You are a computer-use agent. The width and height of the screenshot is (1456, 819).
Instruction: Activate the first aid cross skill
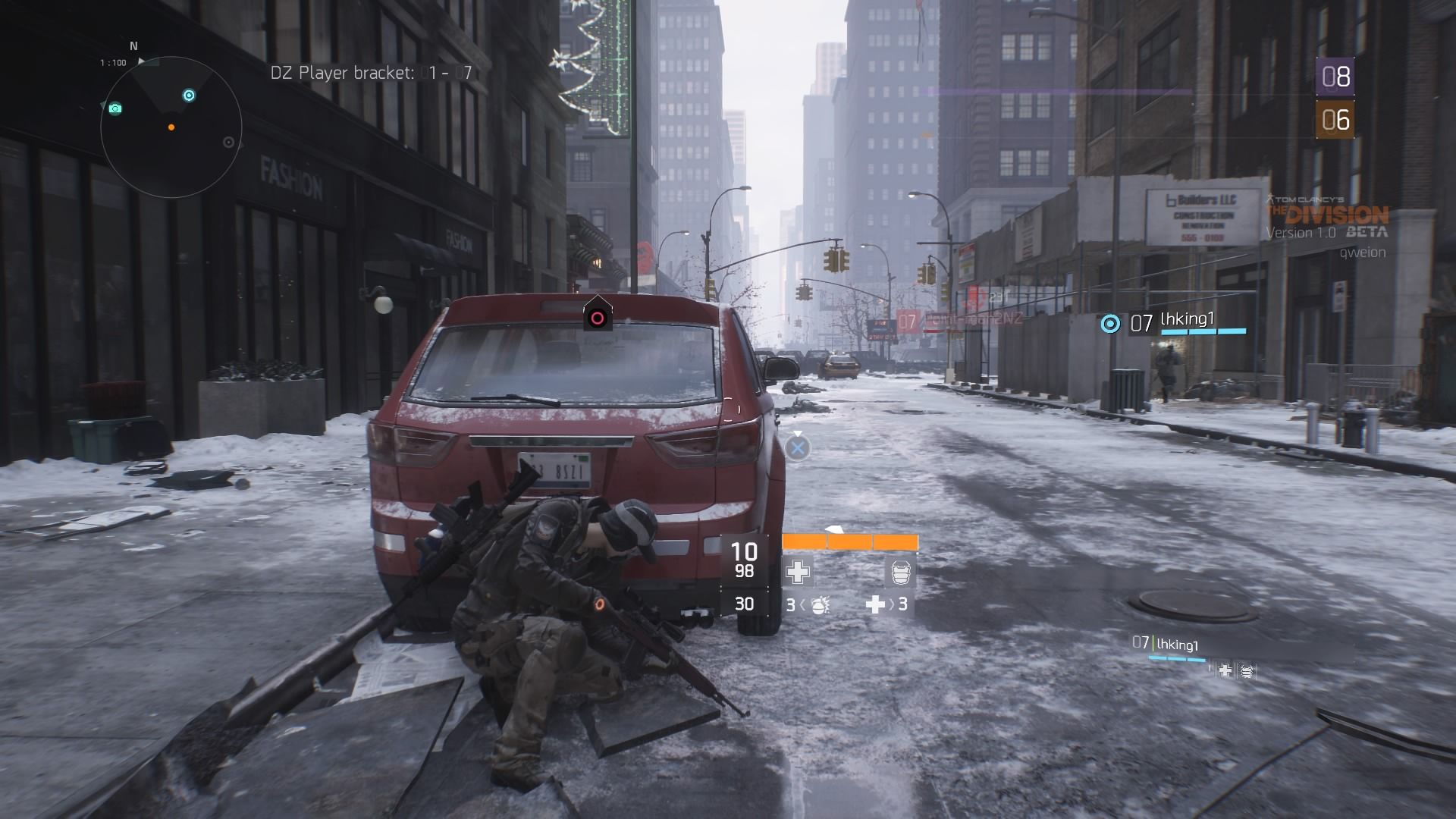(797, 573)
